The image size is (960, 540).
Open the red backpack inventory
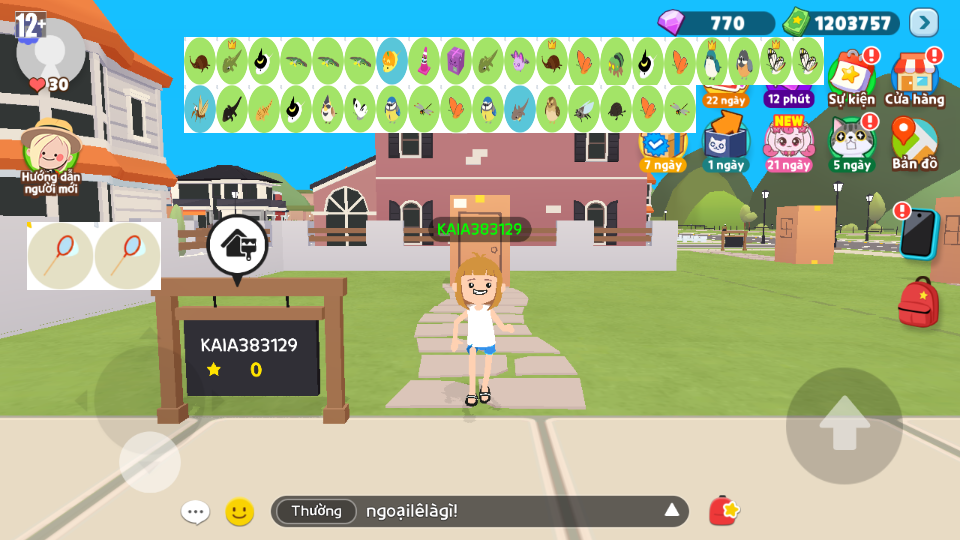tap(918, 302)
